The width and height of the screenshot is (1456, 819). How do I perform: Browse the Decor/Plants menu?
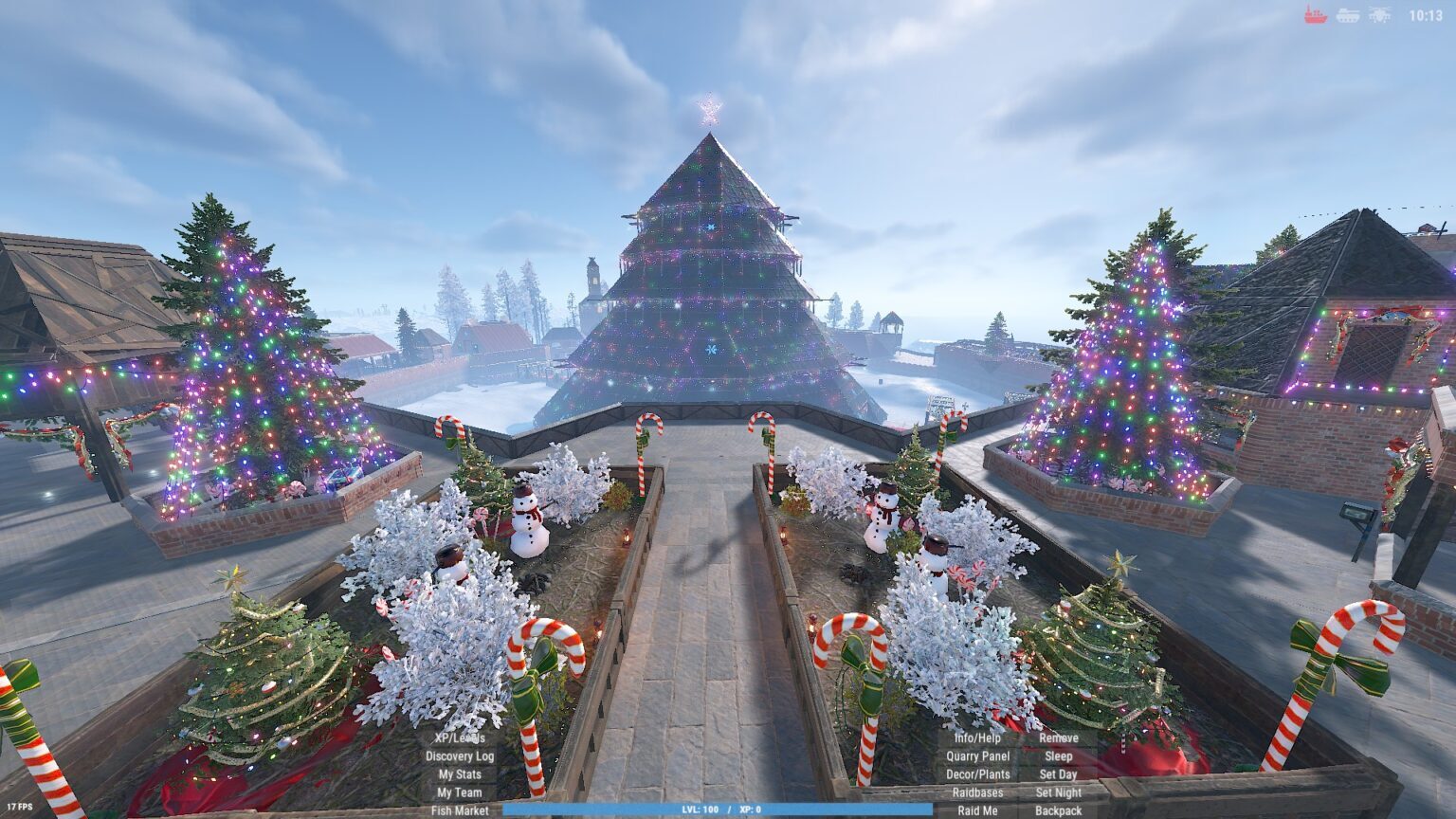click(977, 774)
